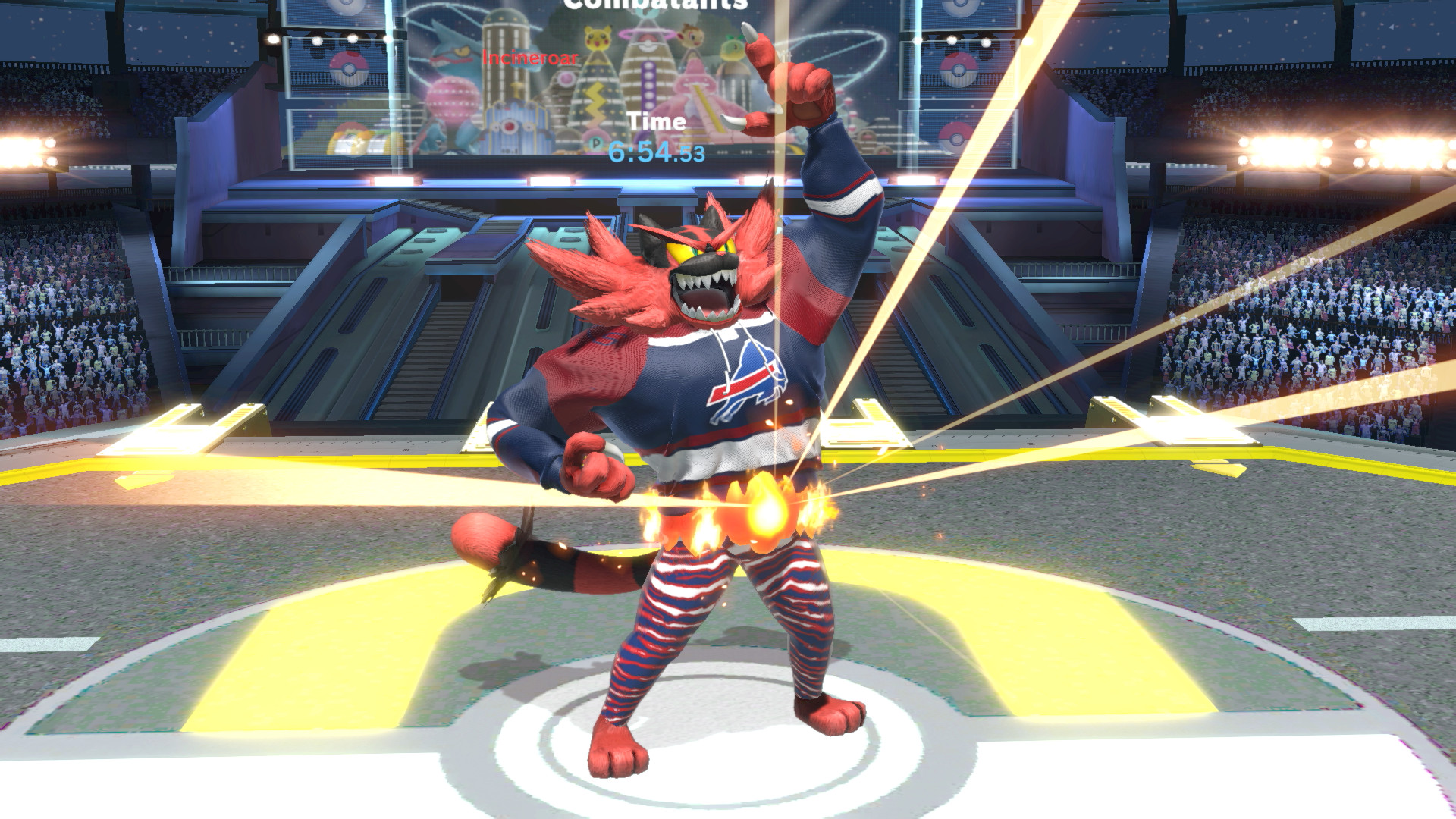Expand the Combatants header panel
The image size is (1456, 819).
pos(648,8)
